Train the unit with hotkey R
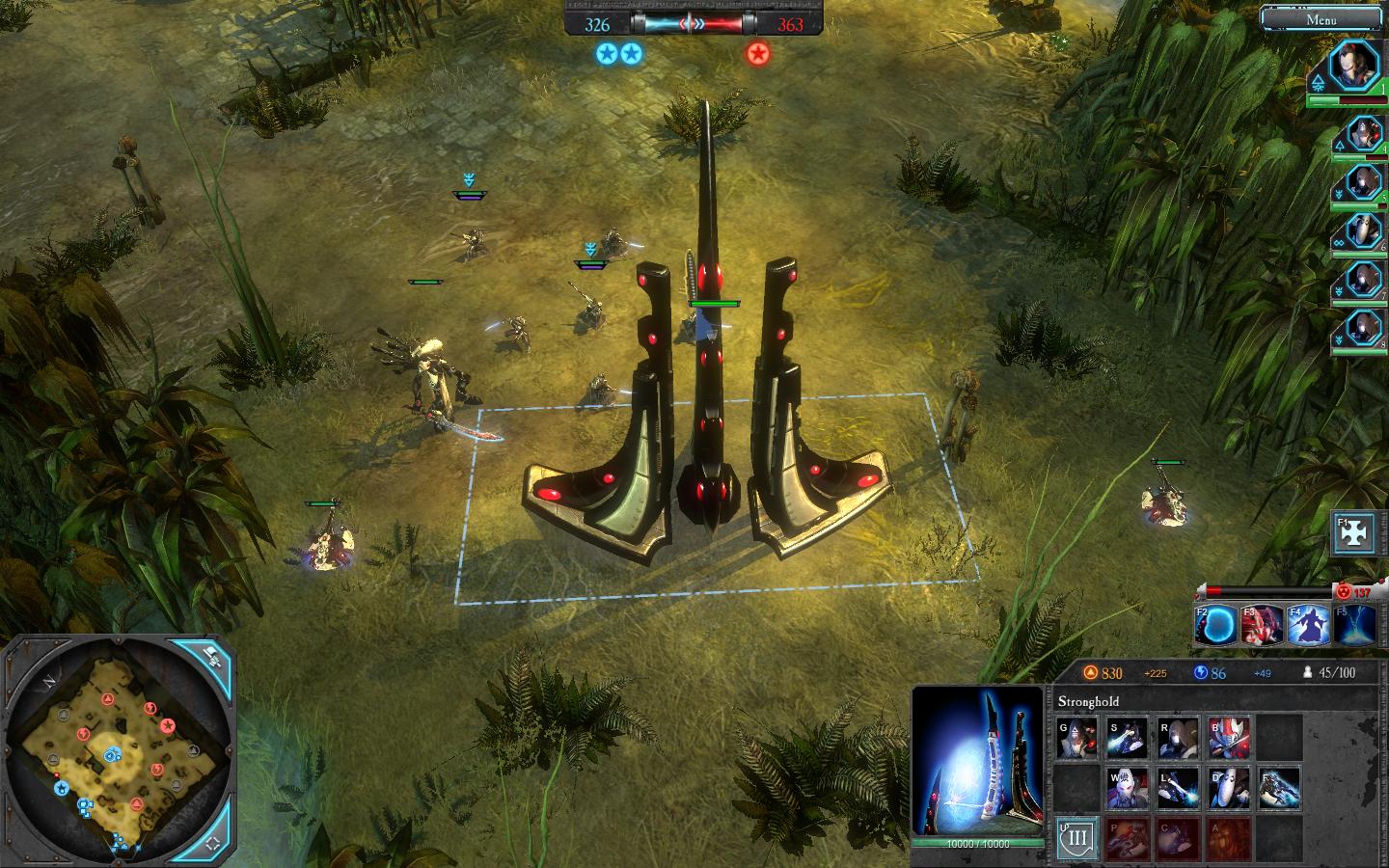Screen dimensions: 1389x868 click(x=1178, y=738)
